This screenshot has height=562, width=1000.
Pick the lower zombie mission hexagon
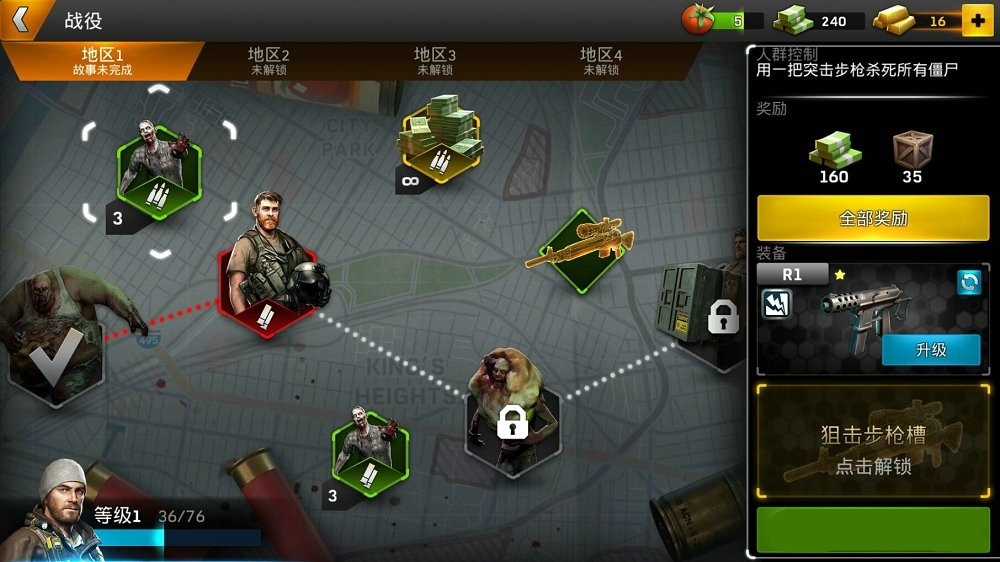coord(369,447)
